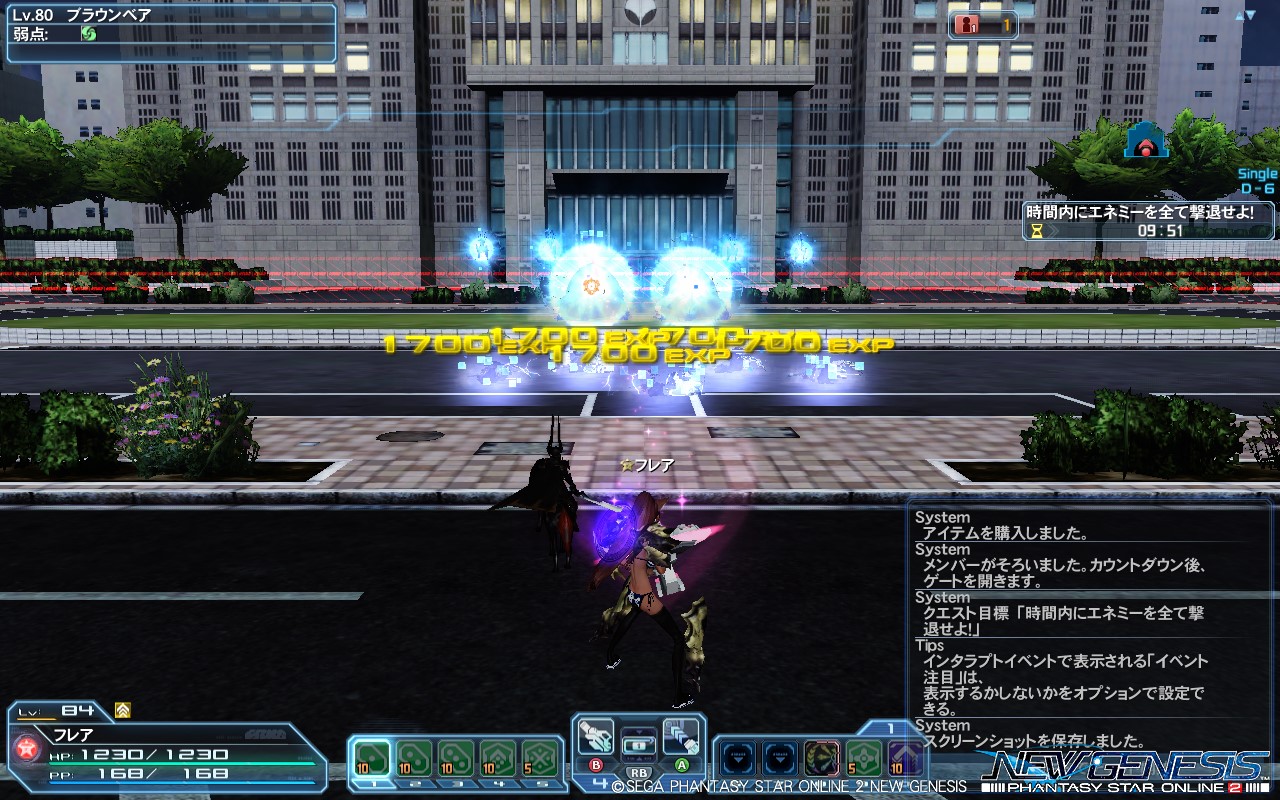This screenshot has height=800, width=1280.
Task: Toggle the second dark arrow slot in the sub-palette
Action: tap(777, 755)
